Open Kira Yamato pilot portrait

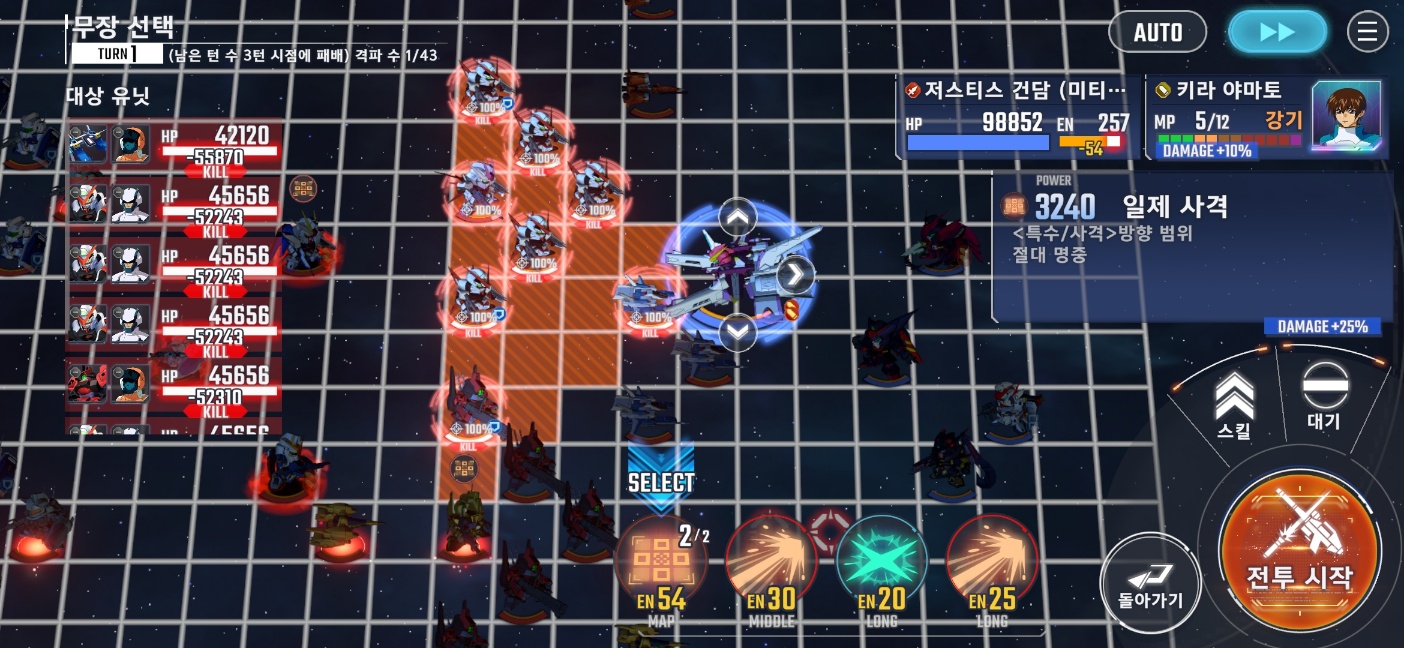pos(1345,117)
